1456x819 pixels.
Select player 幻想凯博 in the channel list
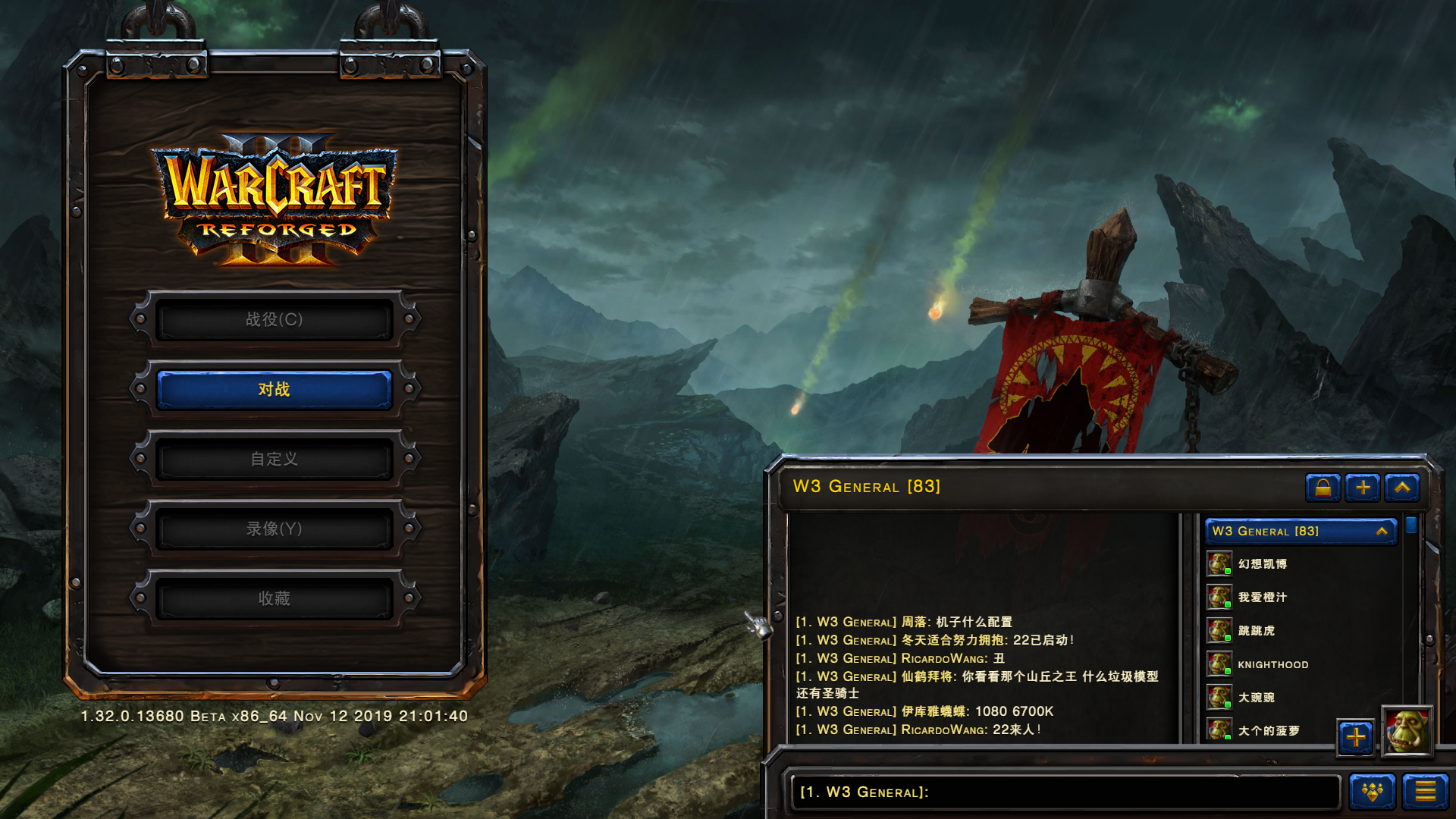[x=1262, y=564]
